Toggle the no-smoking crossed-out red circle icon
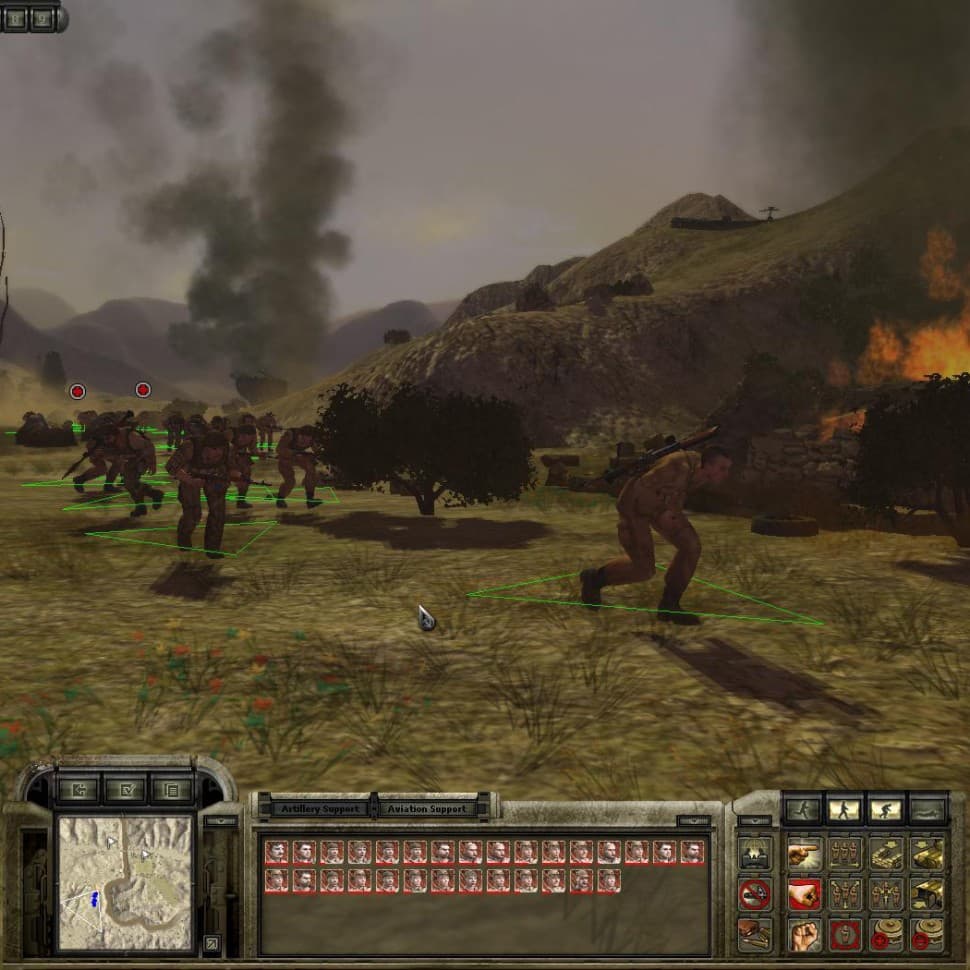The width and height of the screenshot is (970, 970). pyautogui.click(x=754, y=894)
